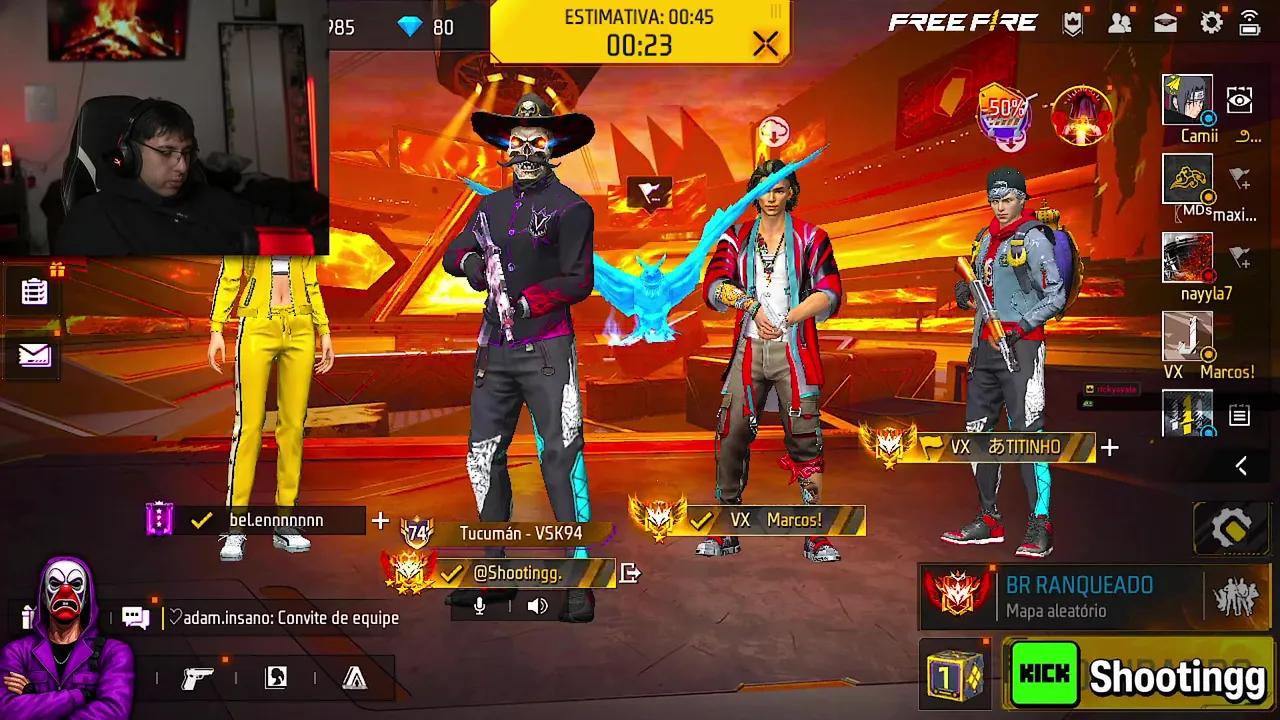Open the weapon loadout pistol icon
The image size is (1280, 720).
(x=197, y=677)
